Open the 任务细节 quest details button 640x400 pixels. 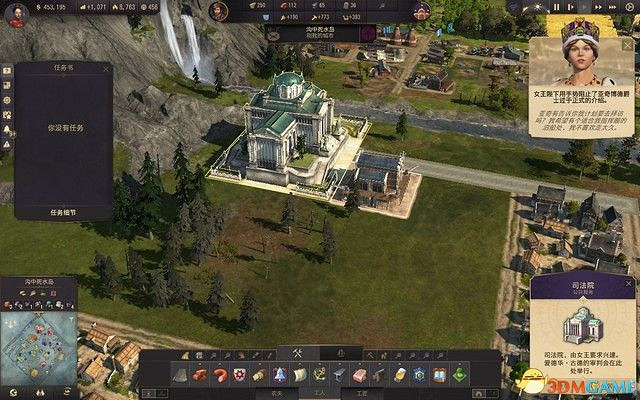[62, 211]
